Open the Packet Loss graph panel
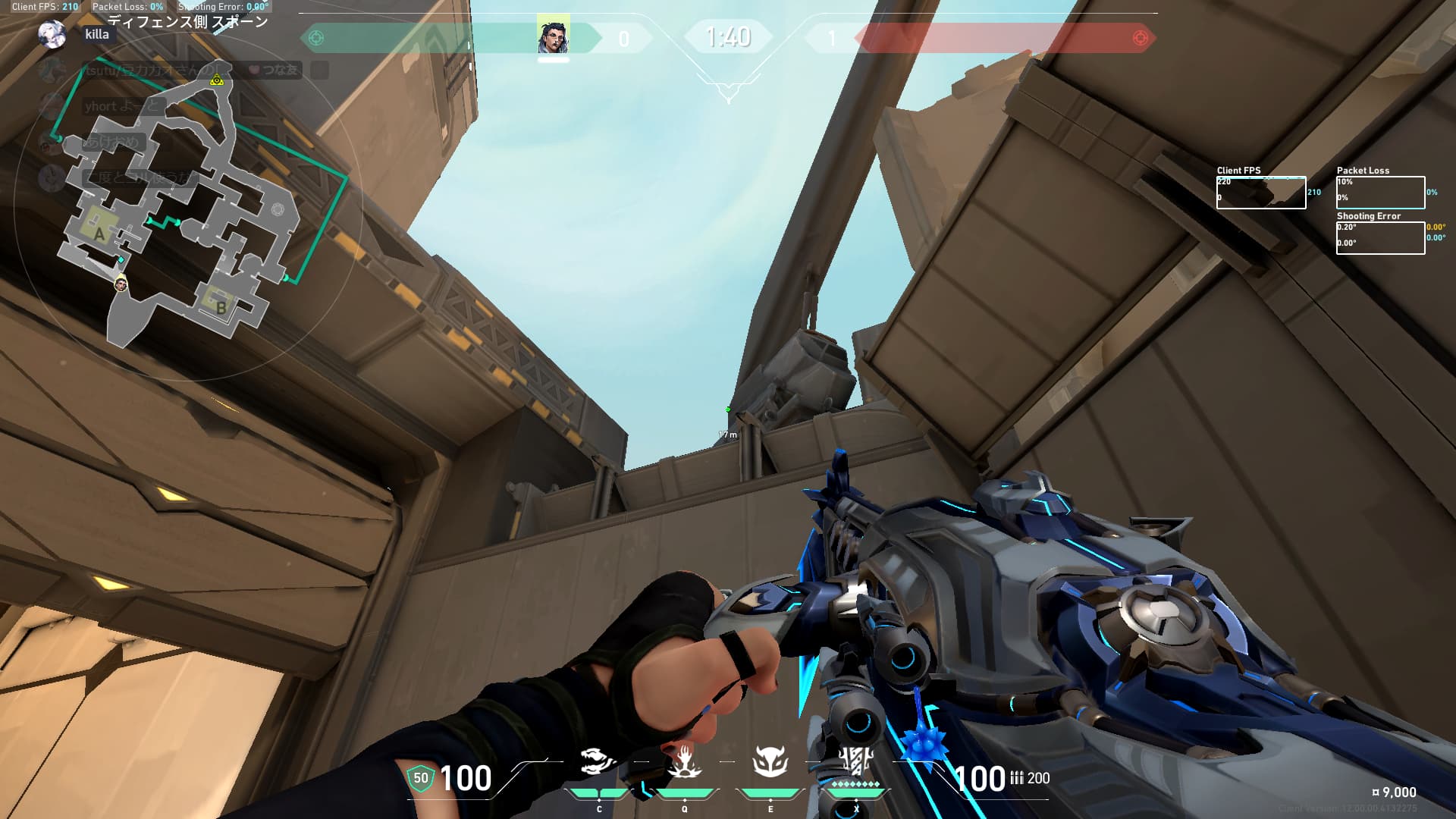Image resolution: width=1456 pixels, height=819 pixels. coord(1380,193)
